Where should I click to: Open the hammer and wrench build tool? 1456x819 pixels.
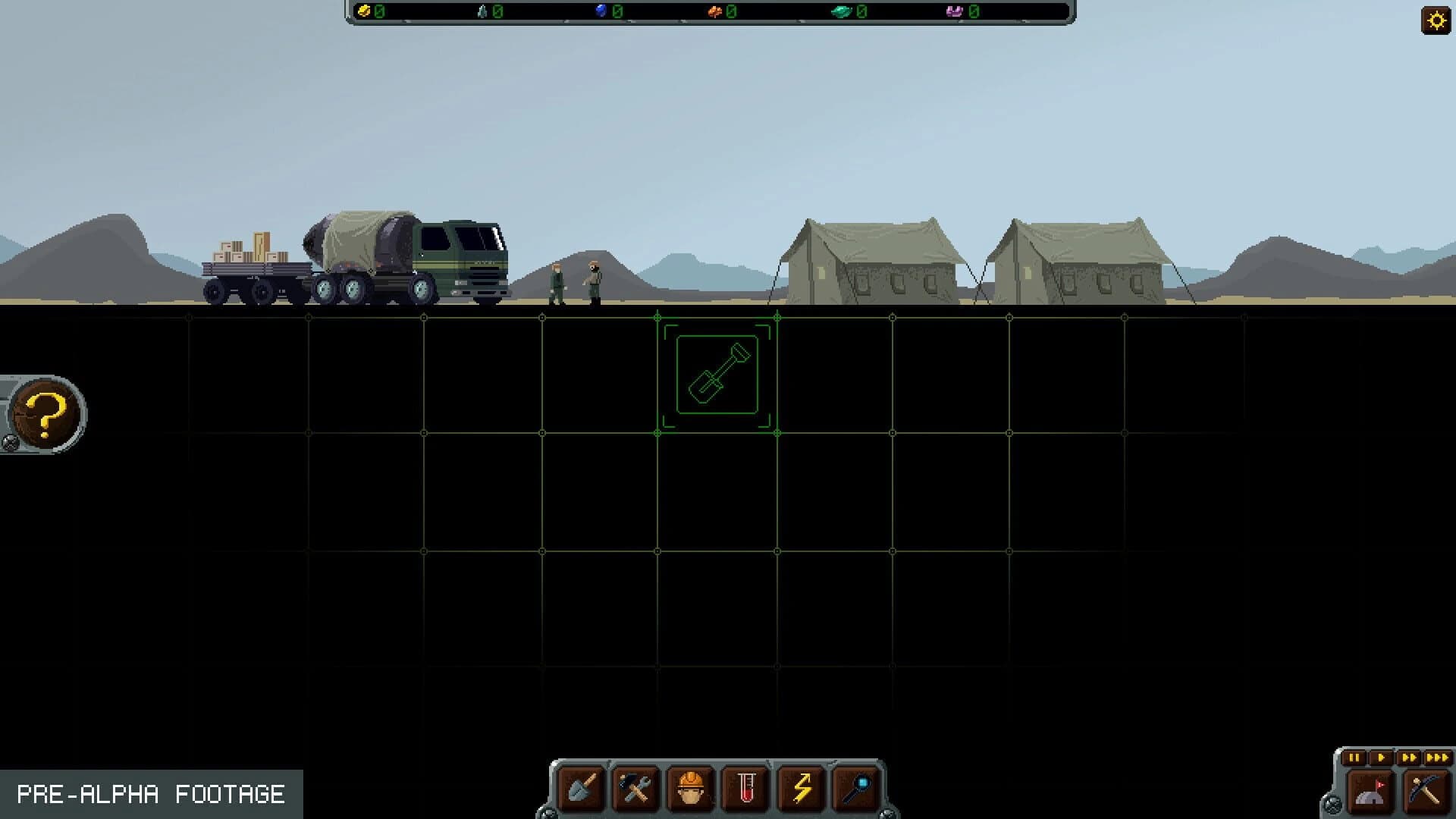coord(635,789)
